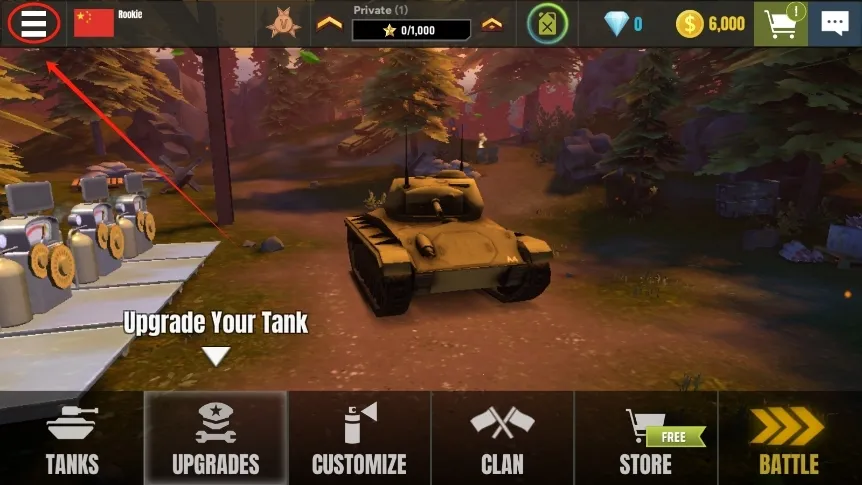Screen dimensions: 862x485
Task: Tap the gold coin balance
Action: click(710, 23)
